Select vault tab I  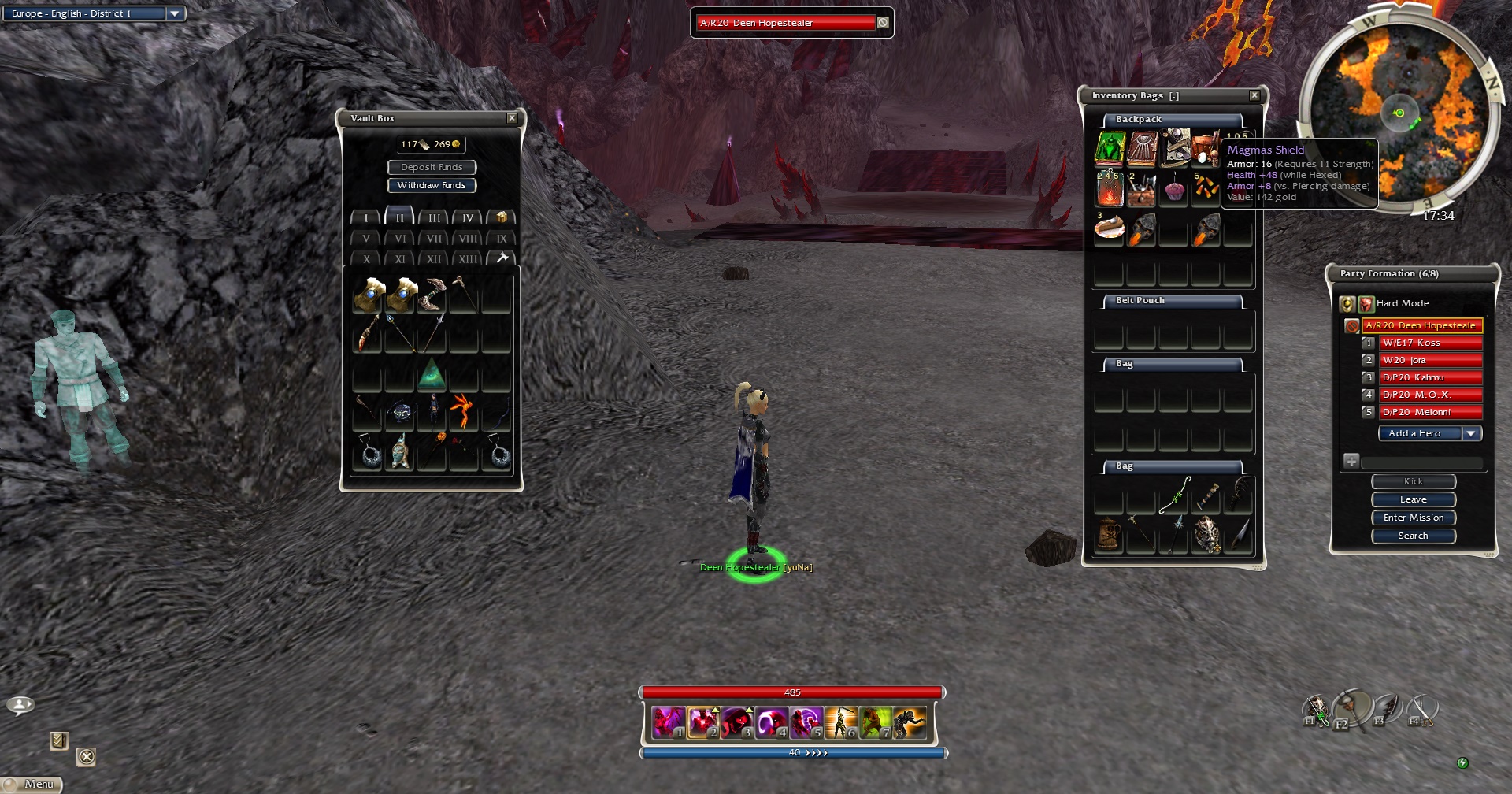366,217
